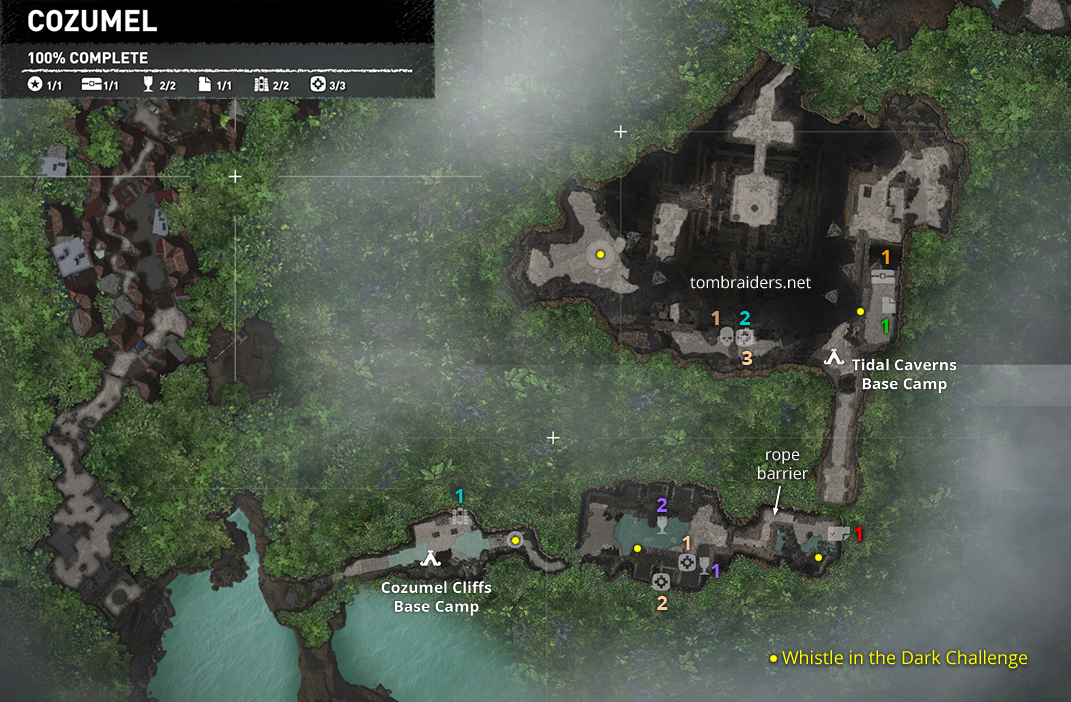The height and width of the screenshot is (702, 1071).
Task: Select the skull marker on the map
Action: (727, 338)
